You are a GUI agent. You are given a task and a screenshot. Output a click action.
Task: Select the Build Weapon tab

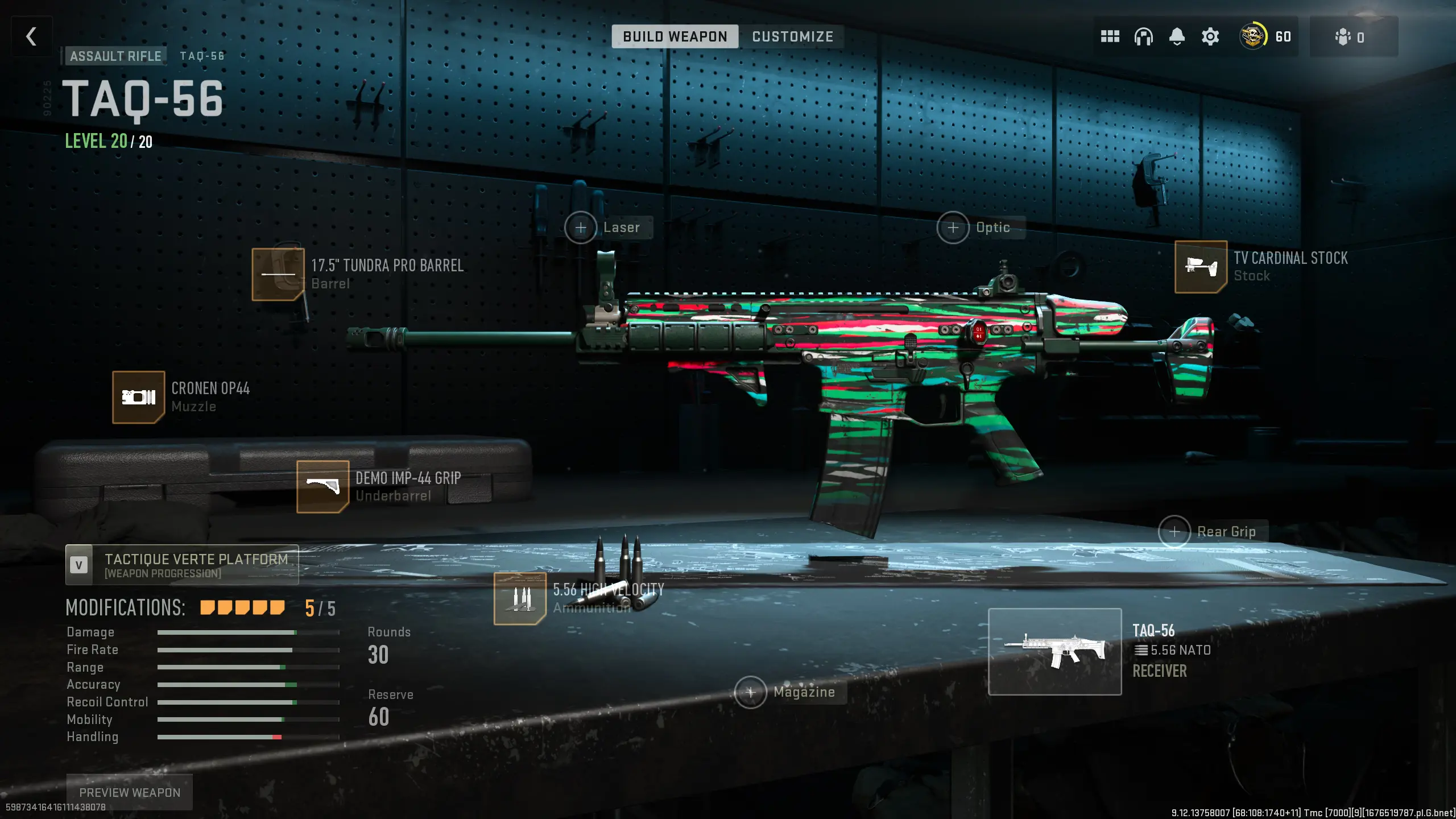pyautogui.click(x=675, y=36)
